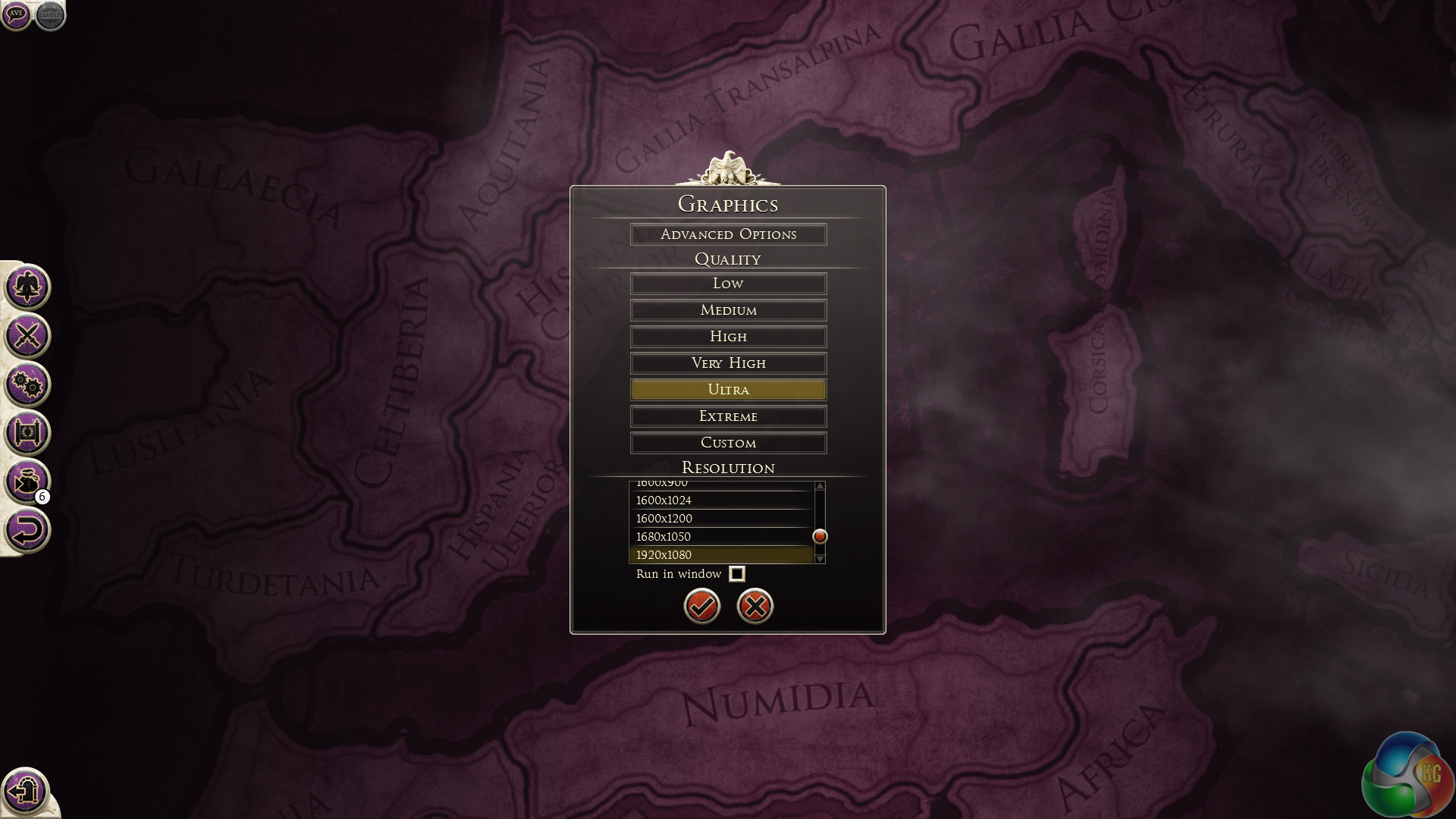Cancel graphics changes with the red X
This screenshot has height=819, width=1456.
755,606
